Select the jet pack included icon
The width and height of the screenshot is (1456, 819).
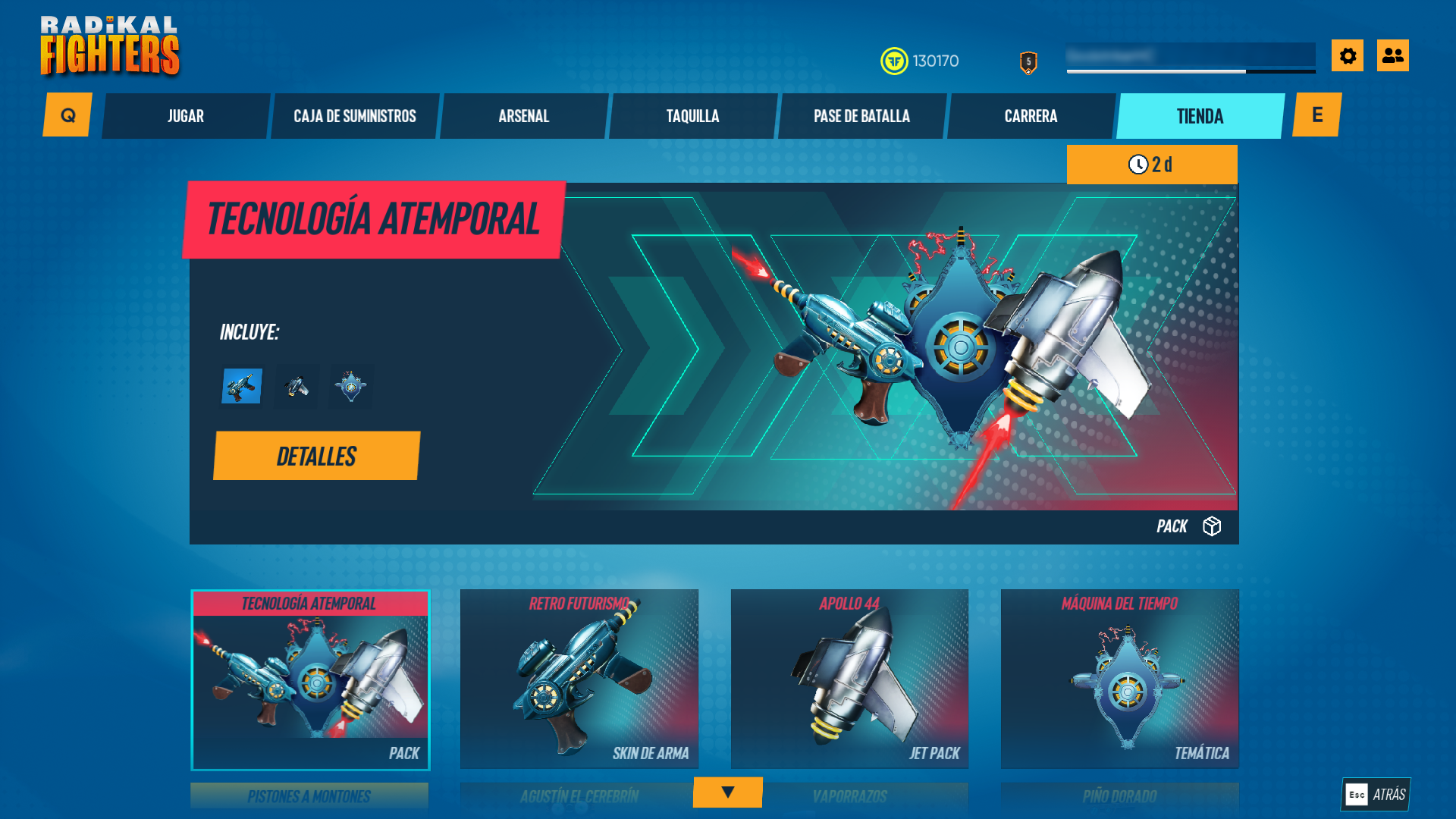[297, 386]
